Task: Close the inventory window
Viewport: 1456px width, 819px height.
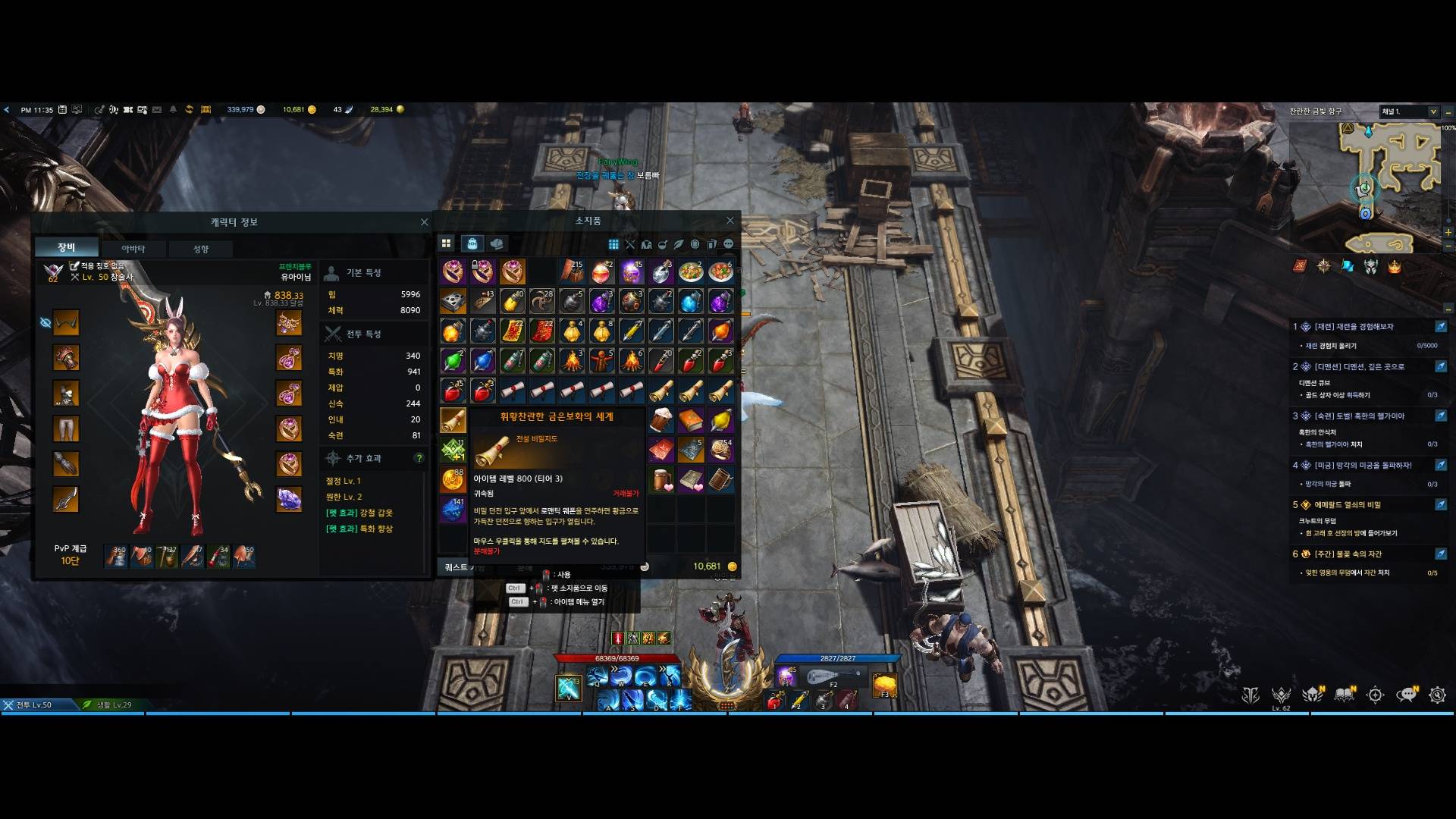Action: [730, 221]
